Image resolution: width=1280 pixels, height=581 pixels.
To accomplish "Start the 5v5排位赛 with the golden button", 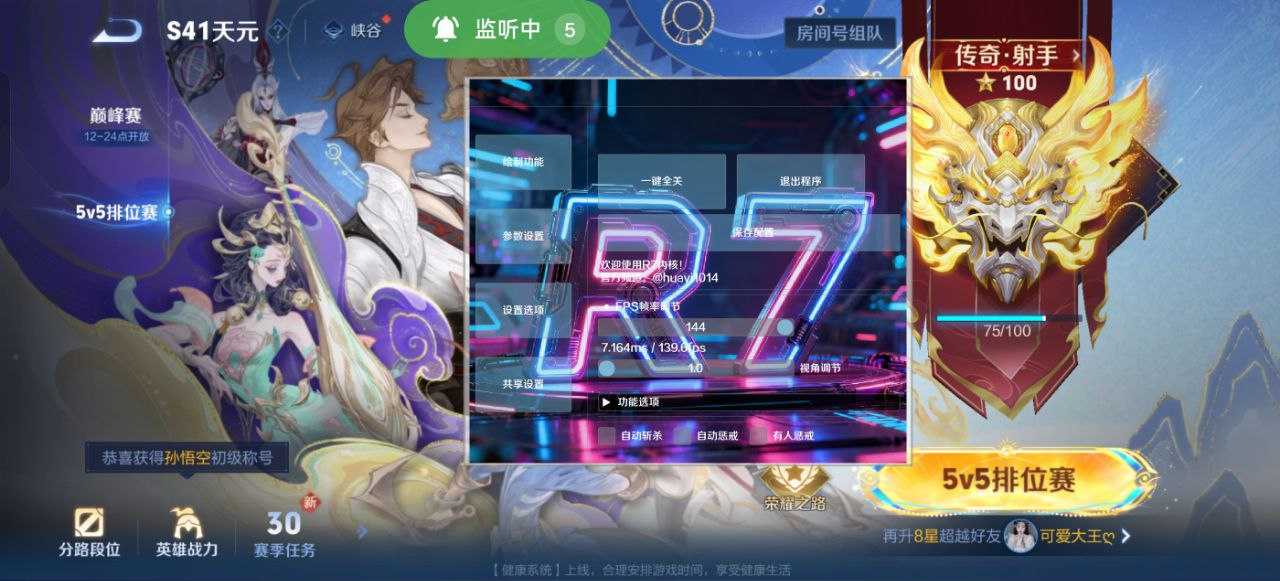I will coord(1008,480).
